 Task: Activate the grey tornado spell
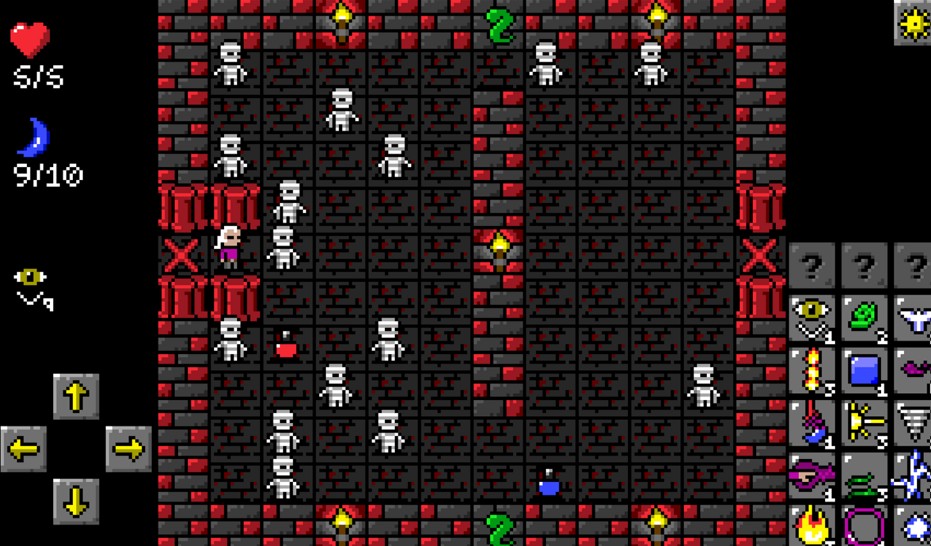914,423
